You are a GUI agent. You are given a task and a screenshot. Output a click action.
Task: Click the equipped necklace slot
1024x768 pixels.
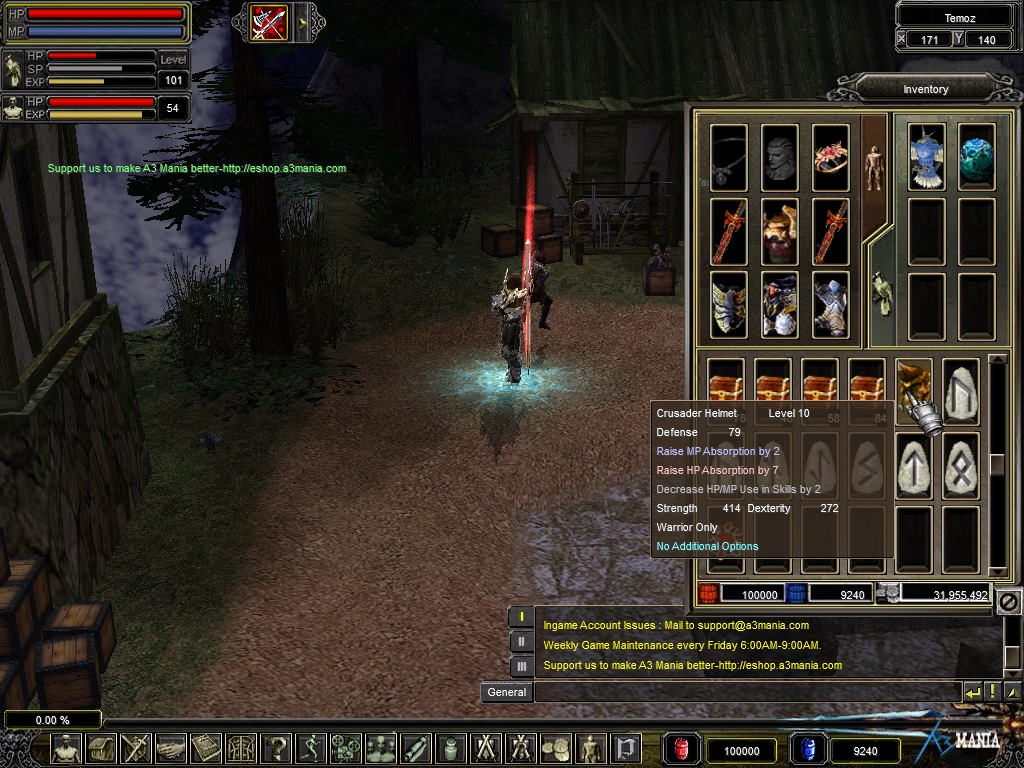pos(729,157)
